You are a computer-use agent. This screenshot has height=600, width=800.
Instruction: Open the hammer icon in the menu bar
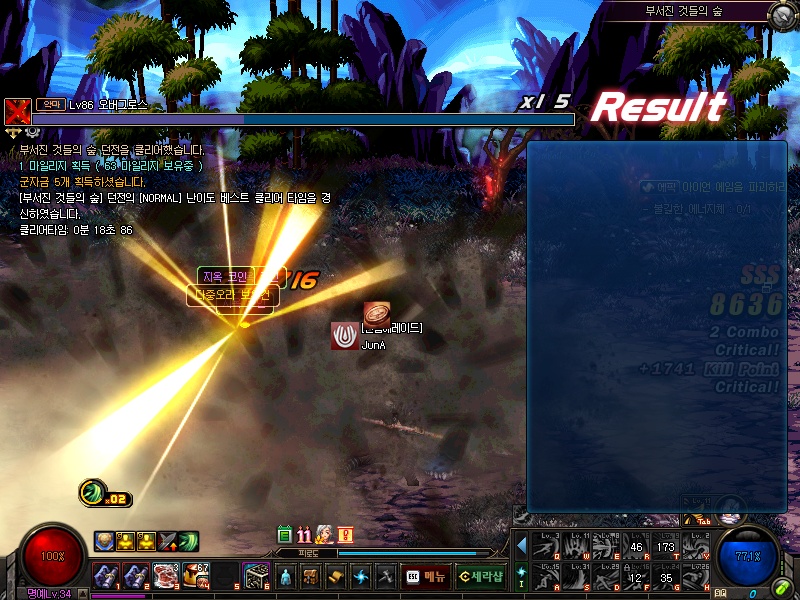click(386, 576)
